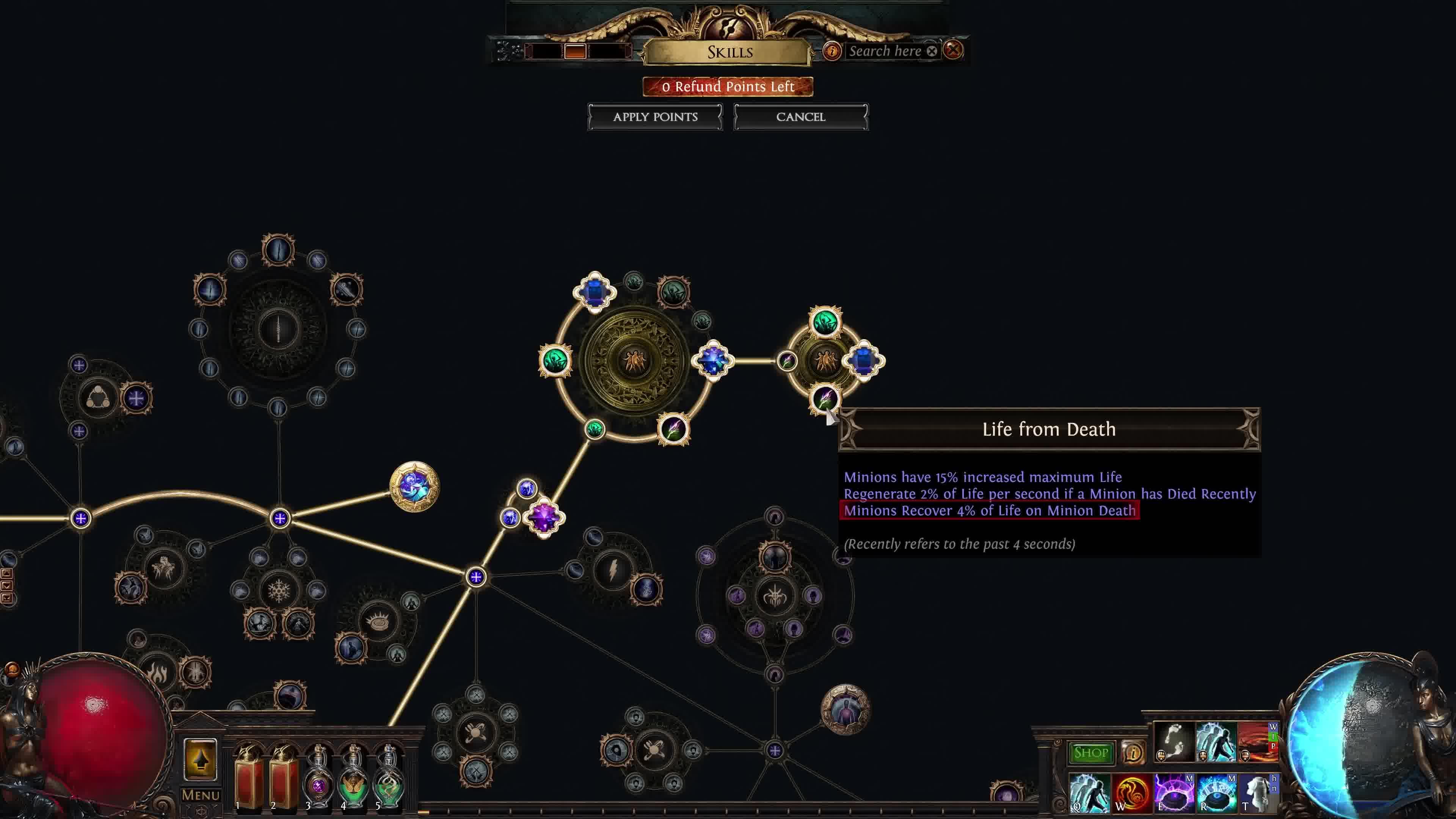Open the speech-bubble info icon beside Shop
The width and height of the screenshot is (1456, 819).
[x=1133, y=753]
